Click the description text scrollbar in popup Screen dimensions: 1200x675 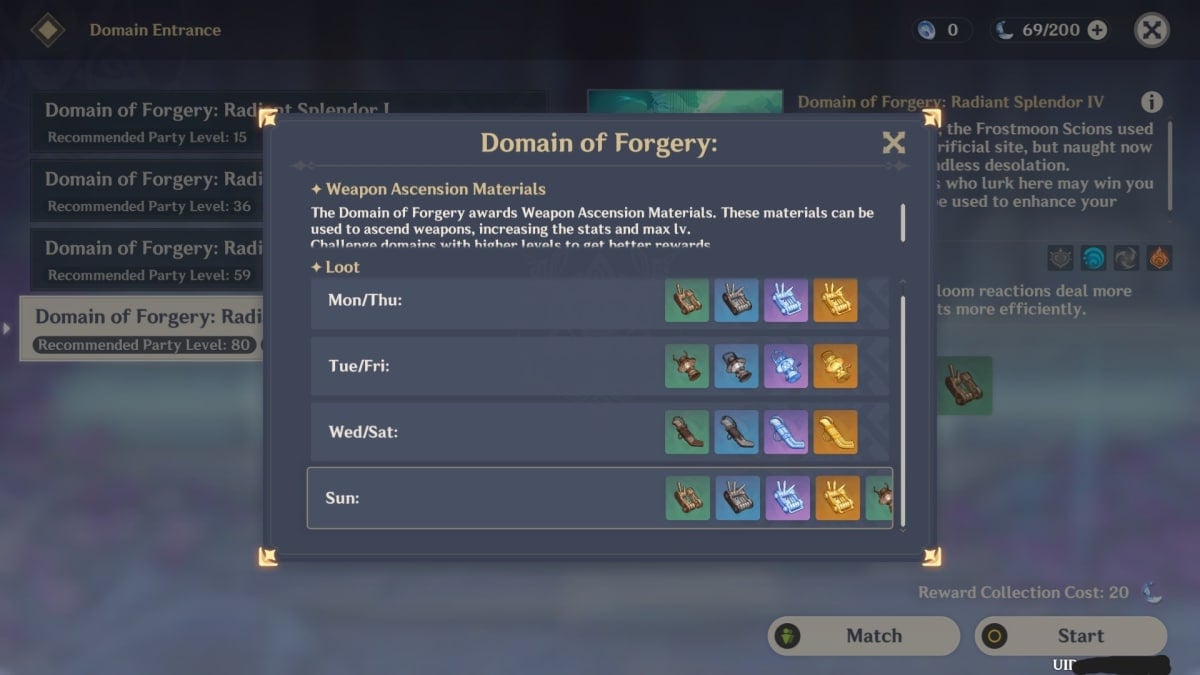pyautogui.click(x=903, y=222)
